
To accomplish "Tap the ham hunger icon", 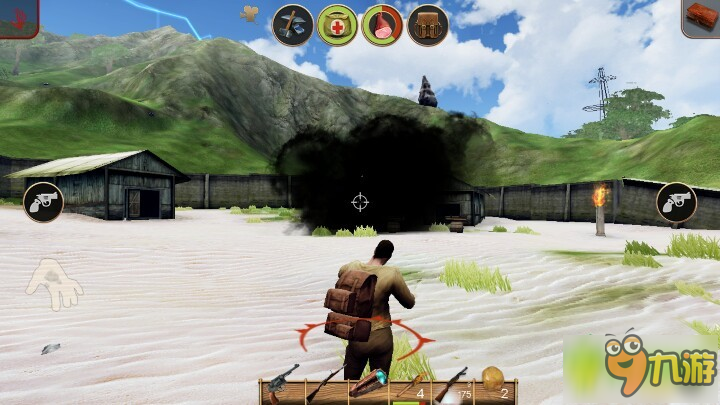I will [382, 25].
